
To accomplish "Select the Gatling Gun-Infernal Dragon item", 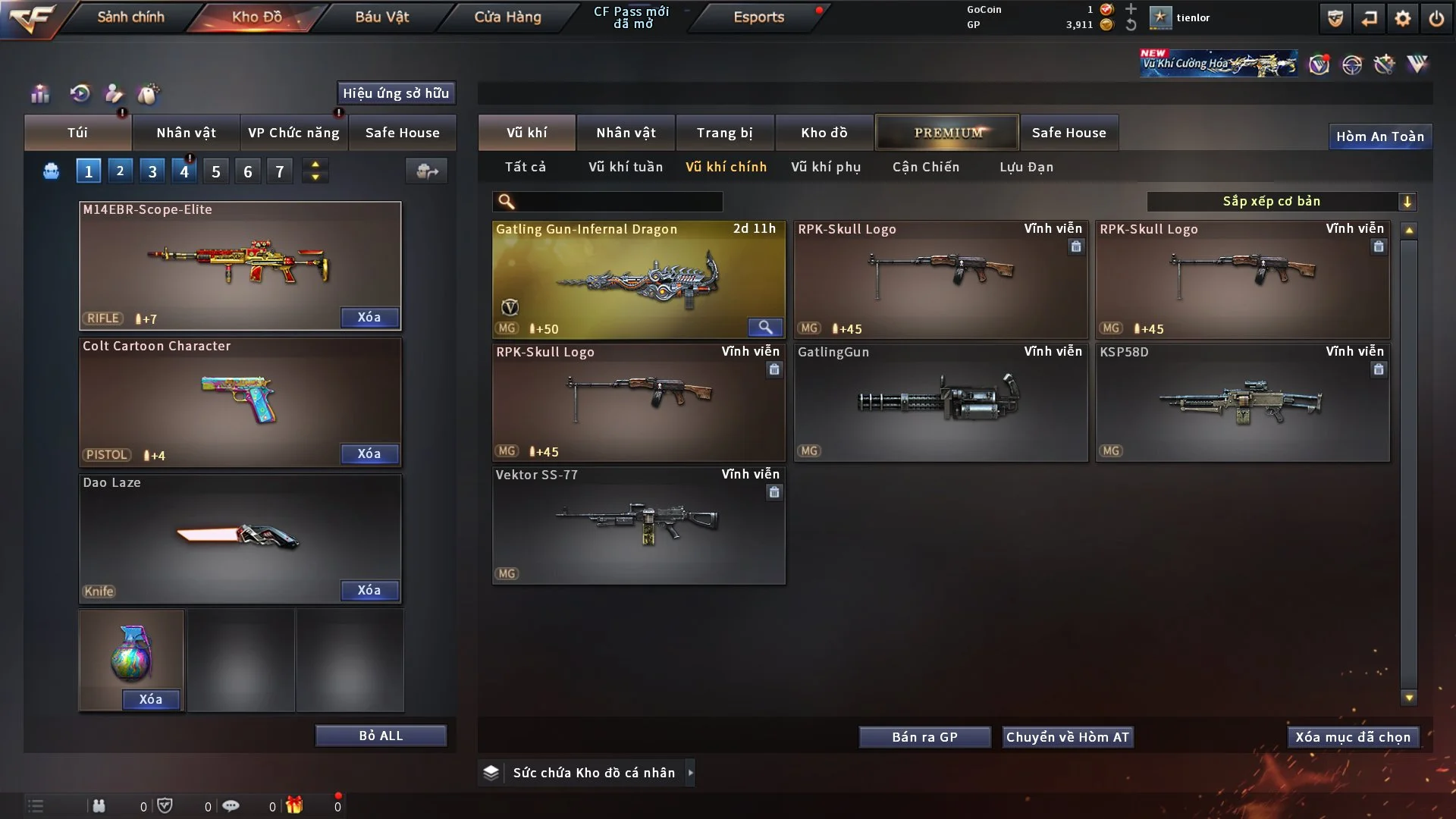I will [x=638, y=279].
